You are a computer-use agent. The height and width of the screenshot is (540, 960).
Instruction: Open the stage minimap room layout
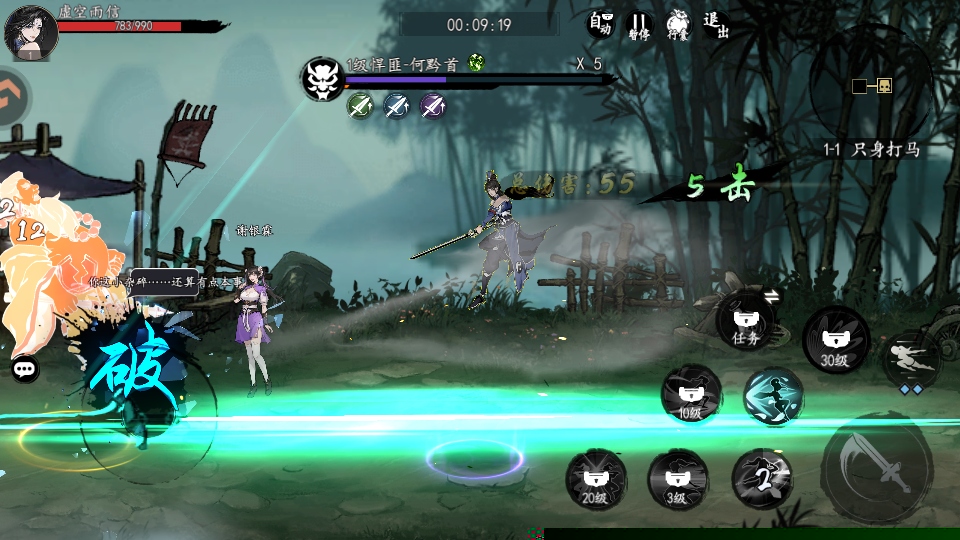[x=872, y=86]
